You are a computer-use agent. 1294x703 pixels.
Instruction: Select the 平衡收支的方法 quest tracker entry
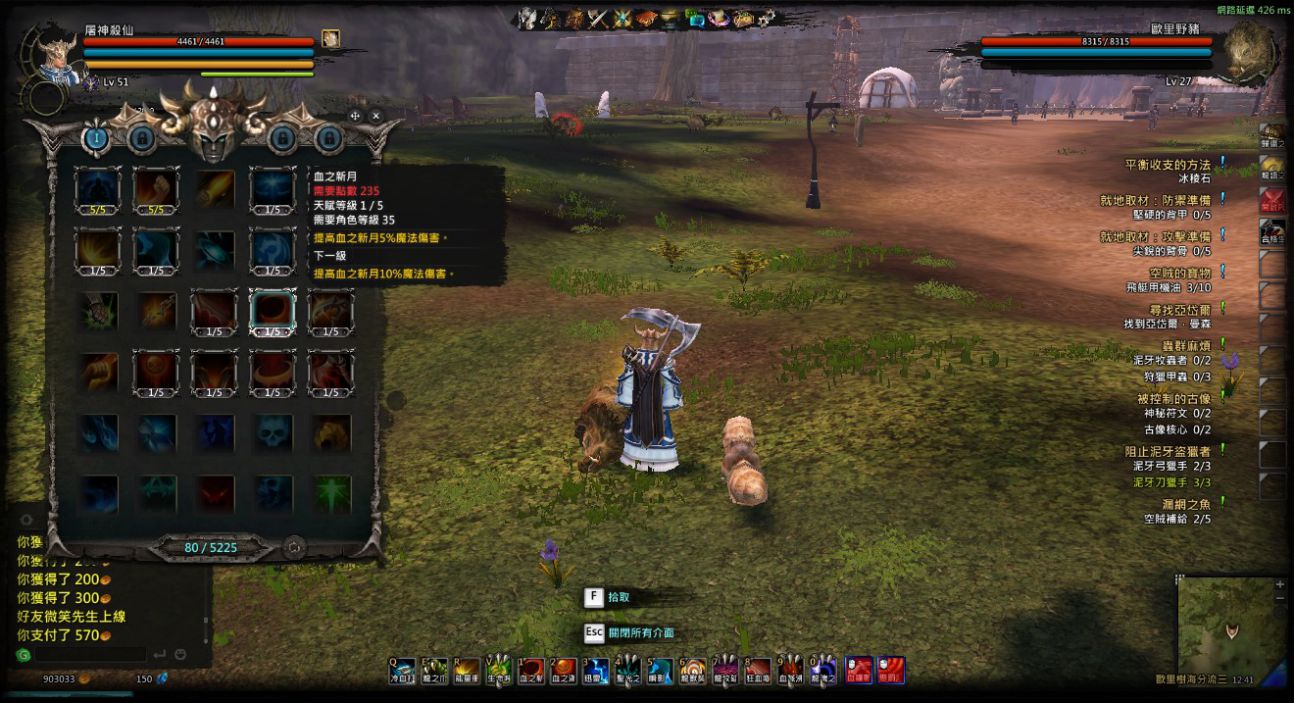1167,164
